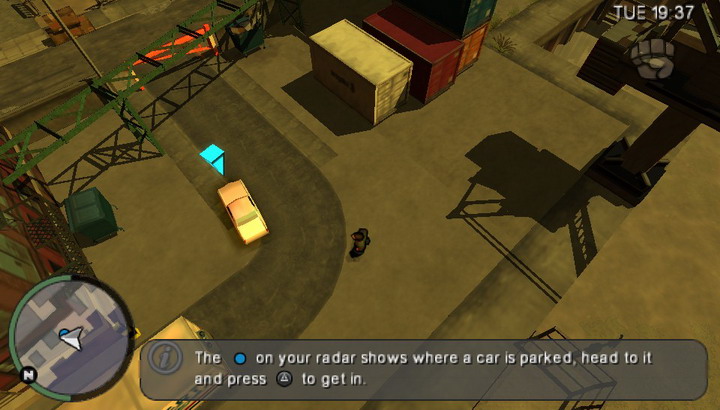Click the north marker on the radar
The height and width of the screenshot is (410, 720).
pyautogui.click(x=28, y=375)
